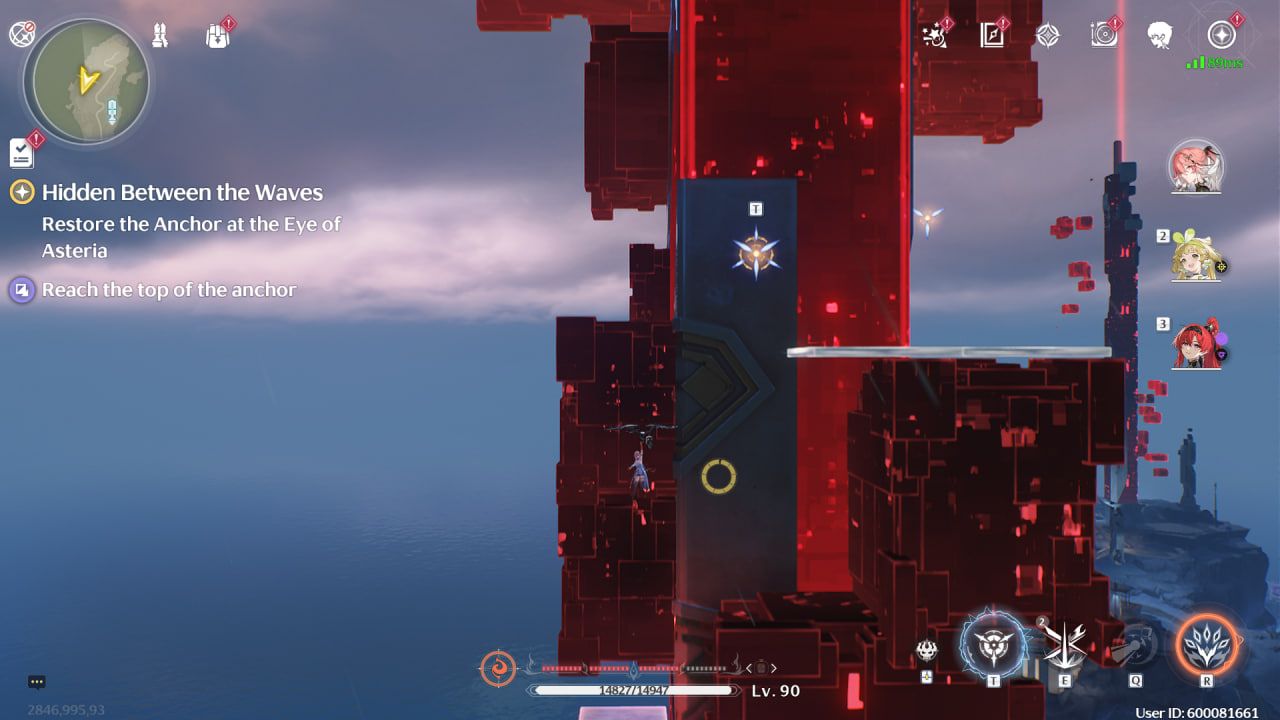This screenshot has width=1280, height=720.
Task: Open the four-pointed star convene icon
Action: (1047, 36)
